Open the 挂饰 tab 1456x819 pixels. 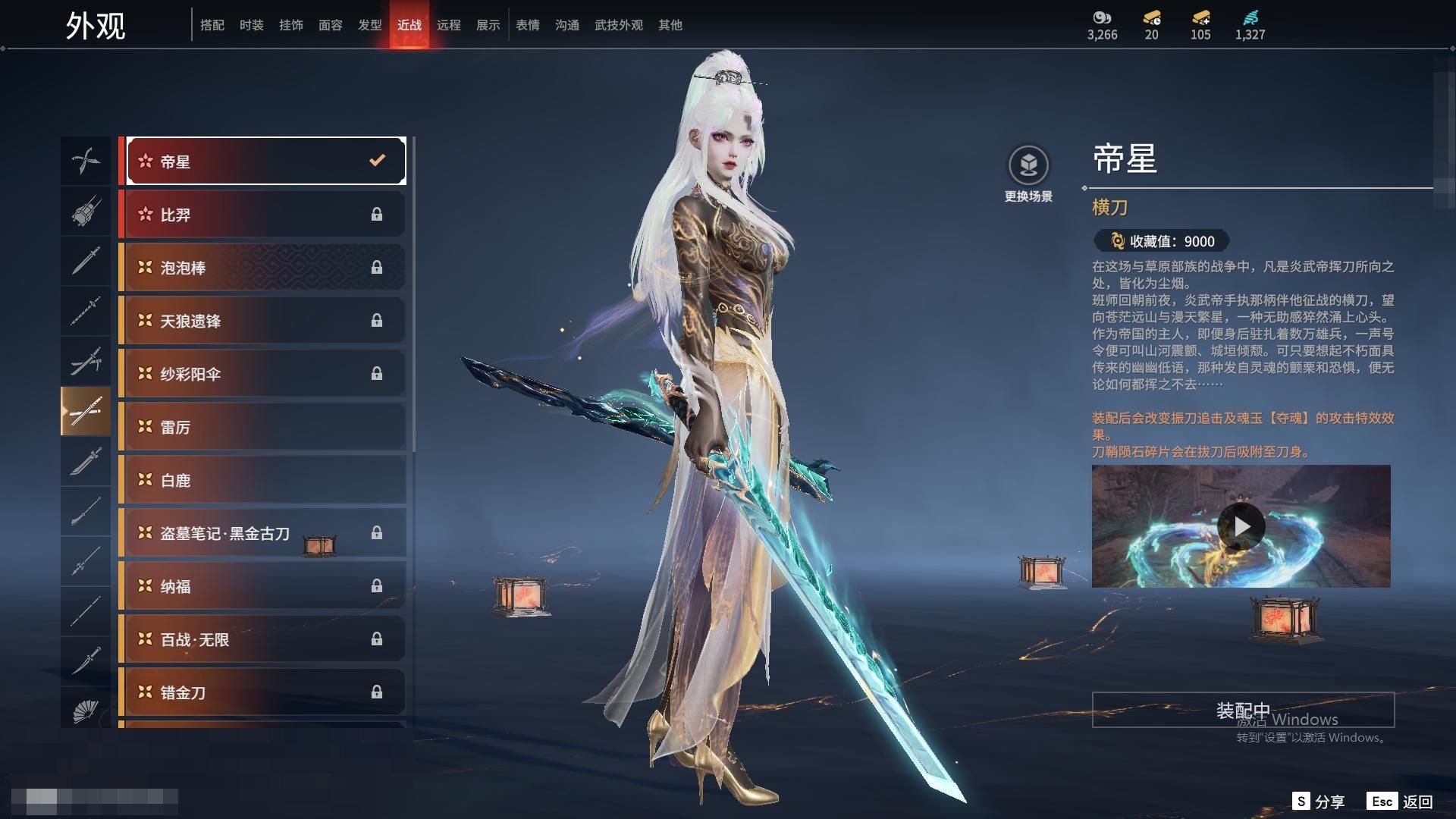pos(290,25)
